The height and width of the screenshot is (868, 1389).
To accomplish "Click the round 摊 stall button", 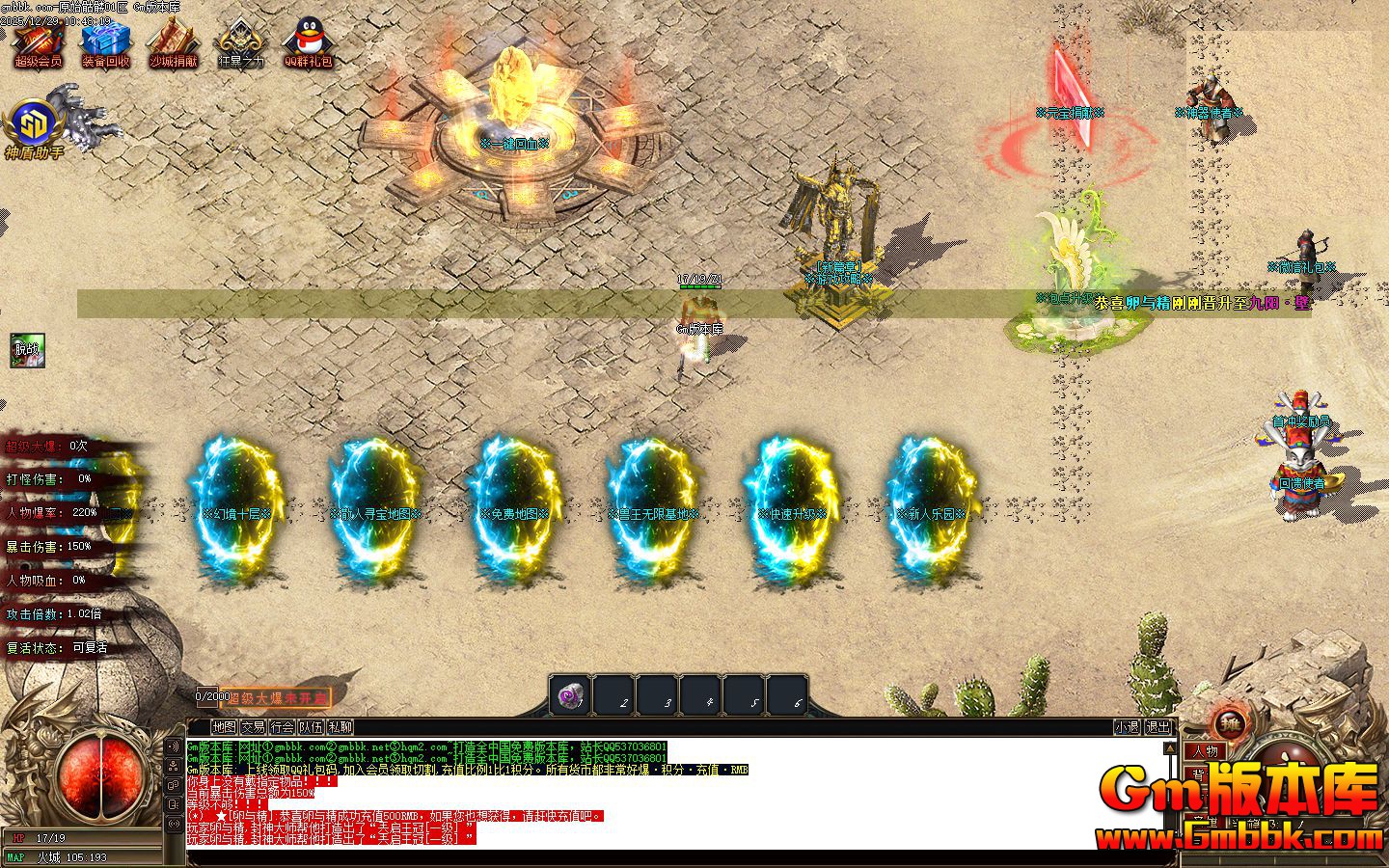I will pos(1229,722).
